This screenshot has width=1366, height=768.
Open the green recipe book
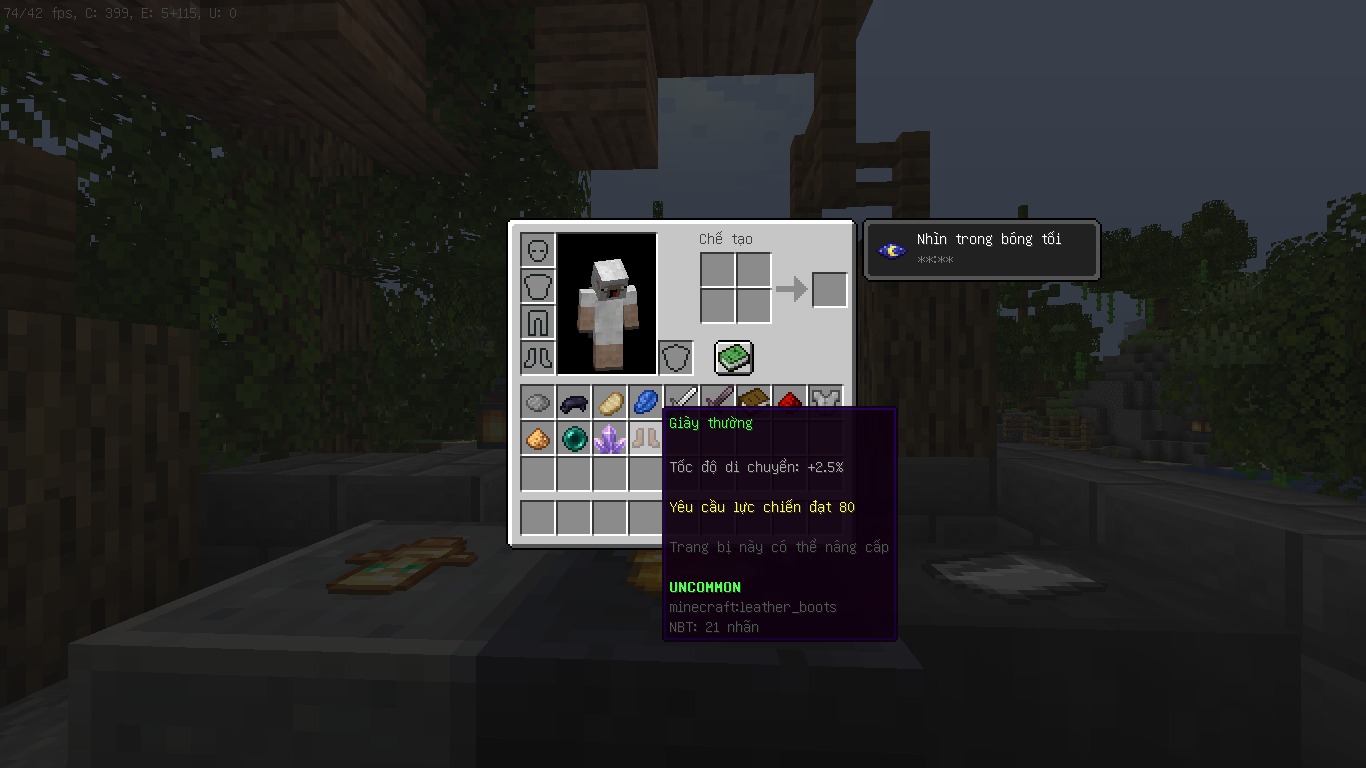pyautogui.click(x=733, y=357)
